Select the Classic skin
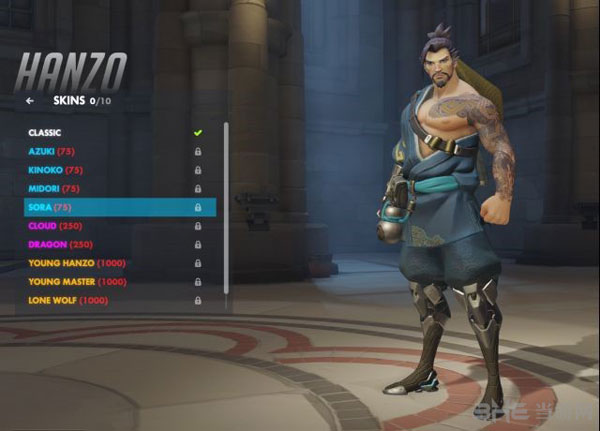 click(45, 132)
